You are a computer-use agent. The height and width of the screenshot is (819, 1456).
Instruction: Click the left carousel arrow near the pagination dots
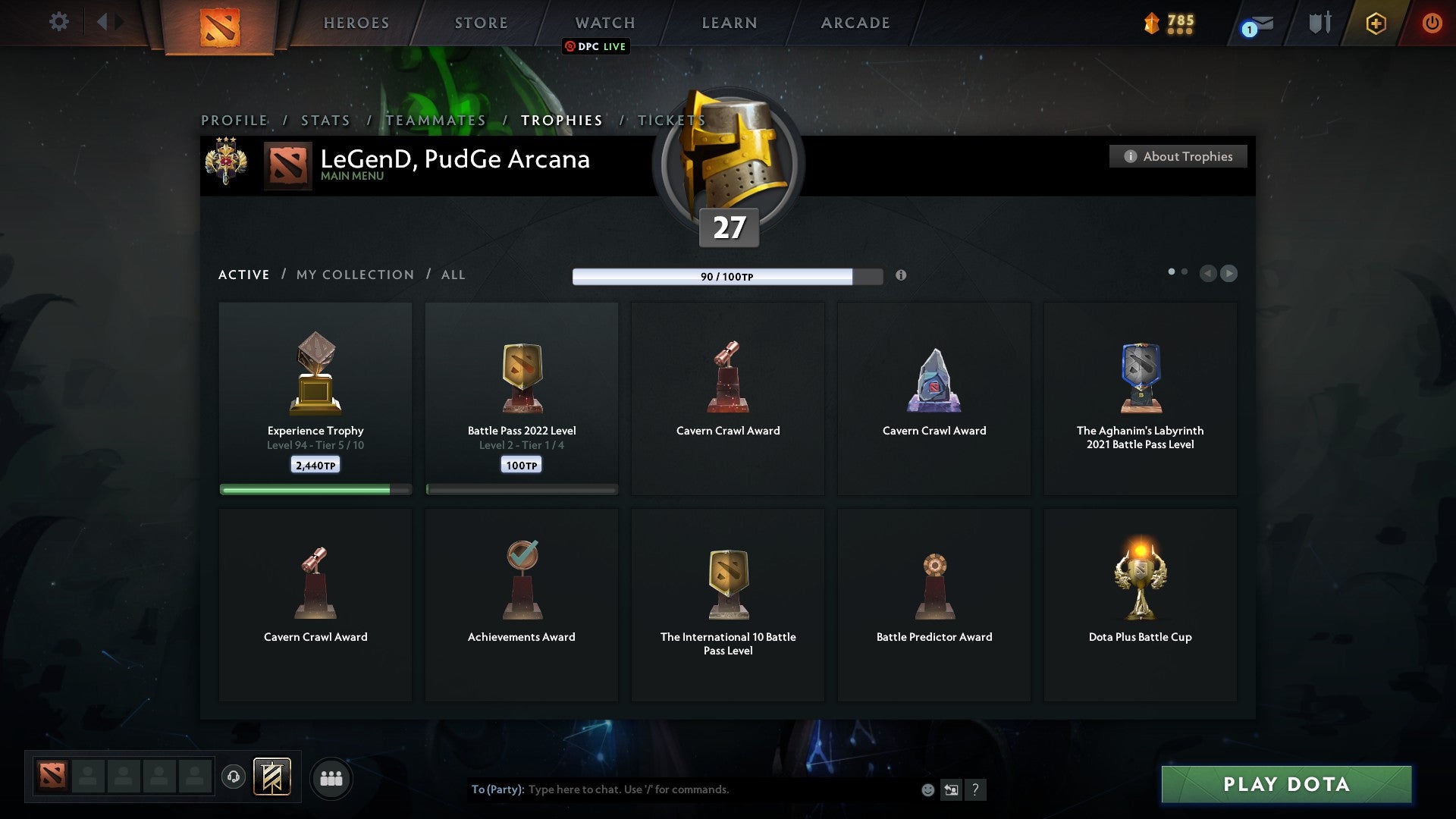click(x=1209, y=274)
